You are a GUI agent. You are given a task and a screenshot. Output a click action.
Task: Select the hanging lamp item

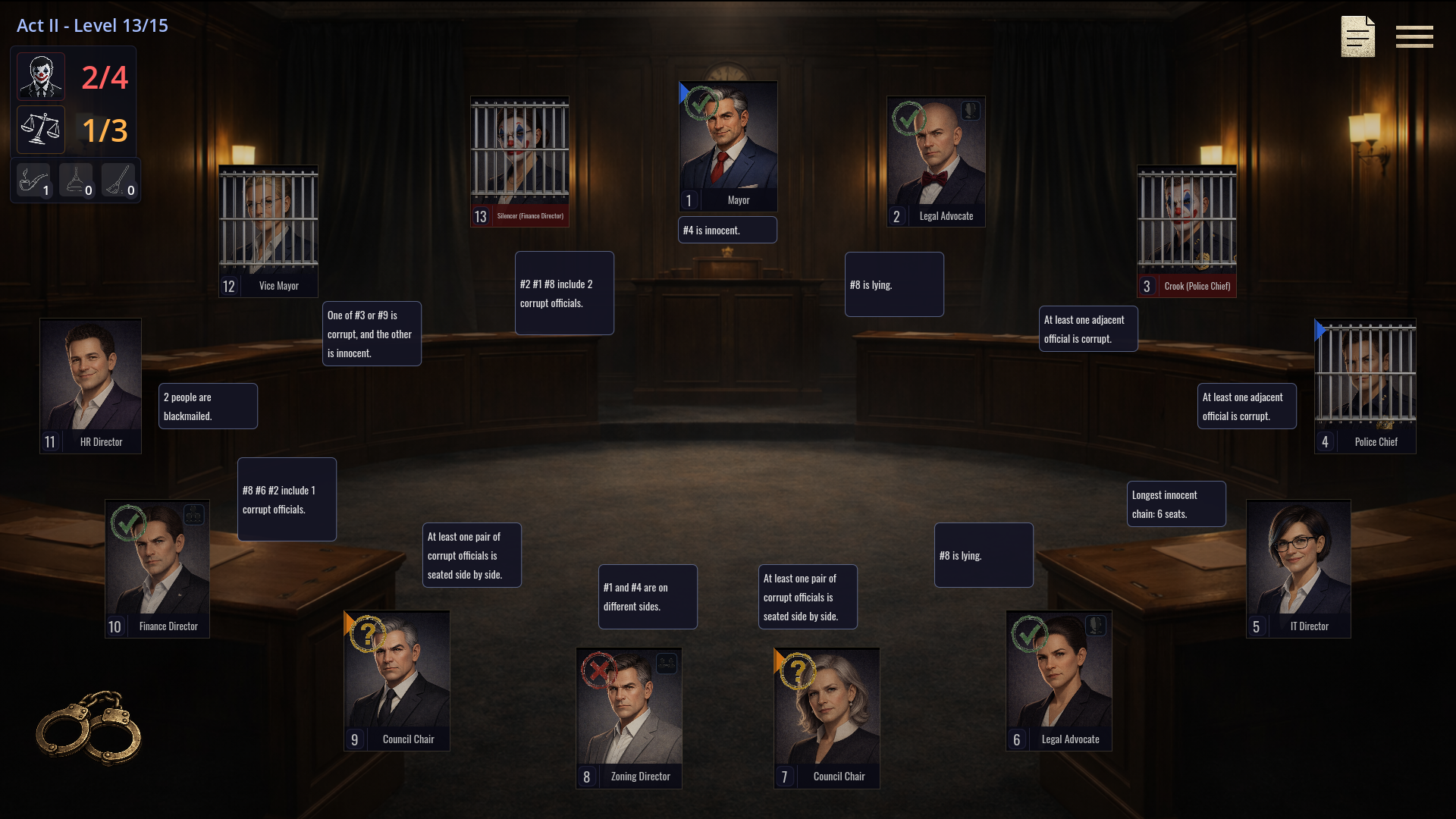(x=76, y=181)
